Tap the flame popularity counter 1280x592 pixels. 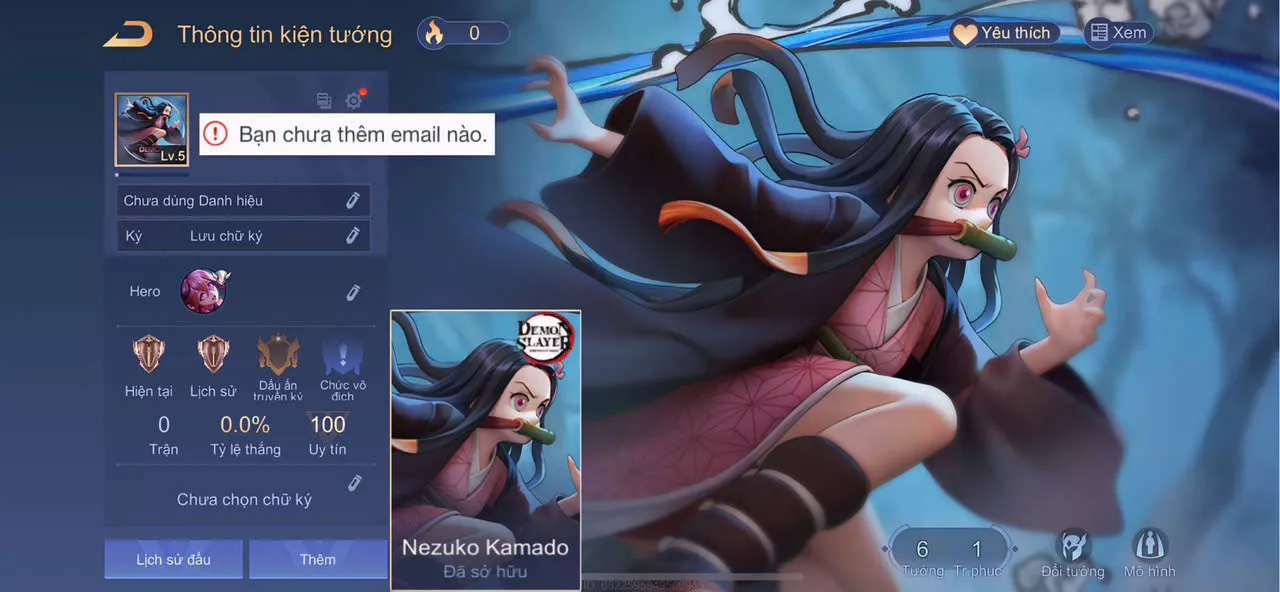point(463,33)
